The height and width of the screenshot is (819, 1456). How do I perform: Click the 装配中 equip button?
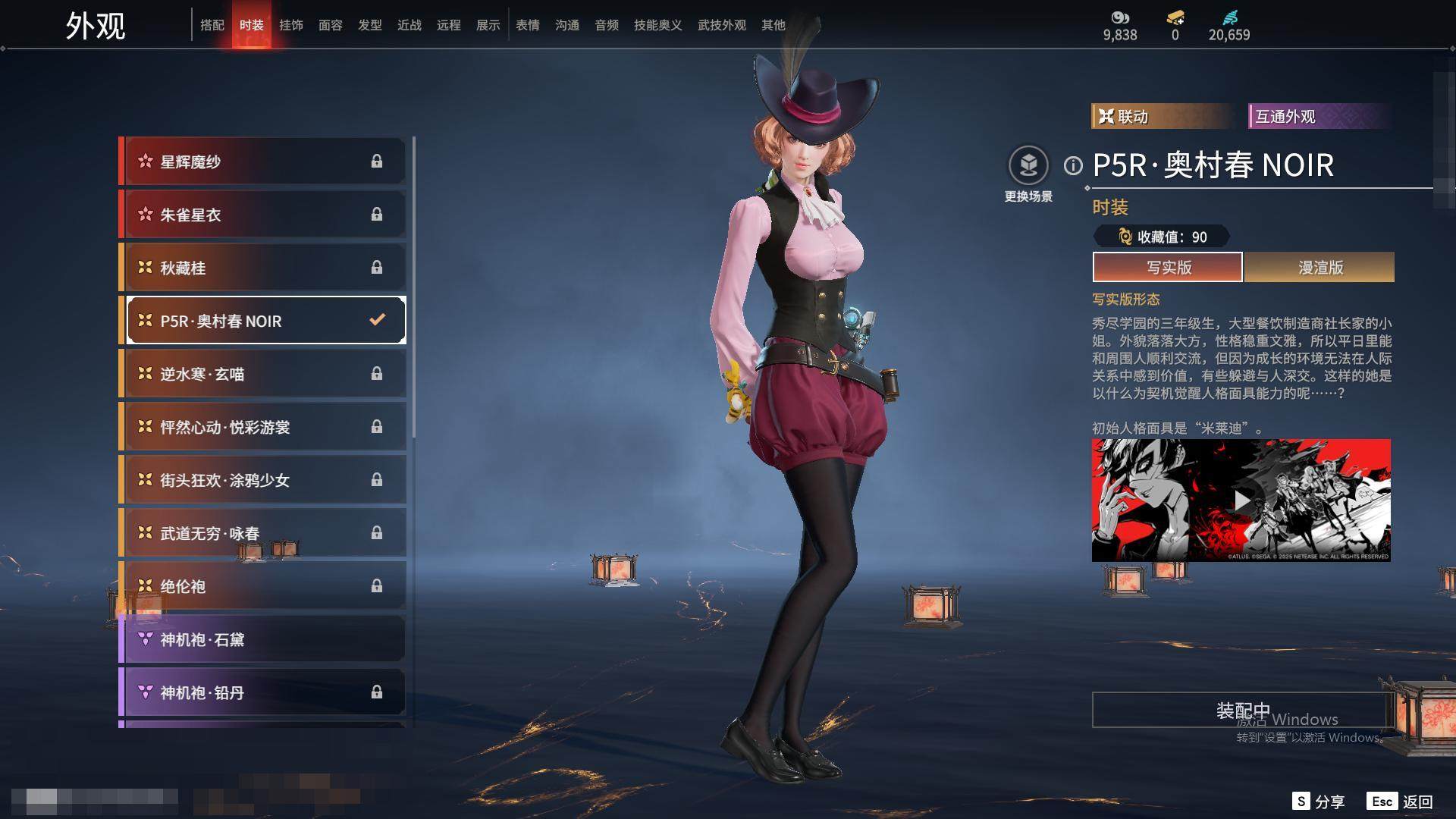[x=1242, y=710]
